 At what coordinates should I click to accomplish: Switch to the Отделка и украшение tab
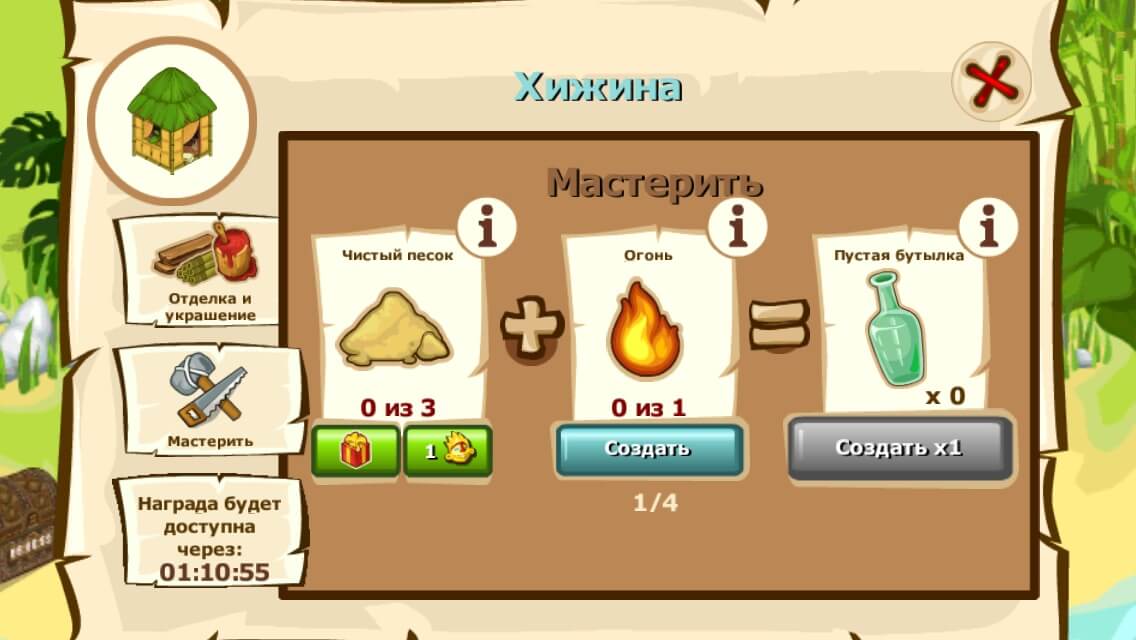tap(209, 272)
